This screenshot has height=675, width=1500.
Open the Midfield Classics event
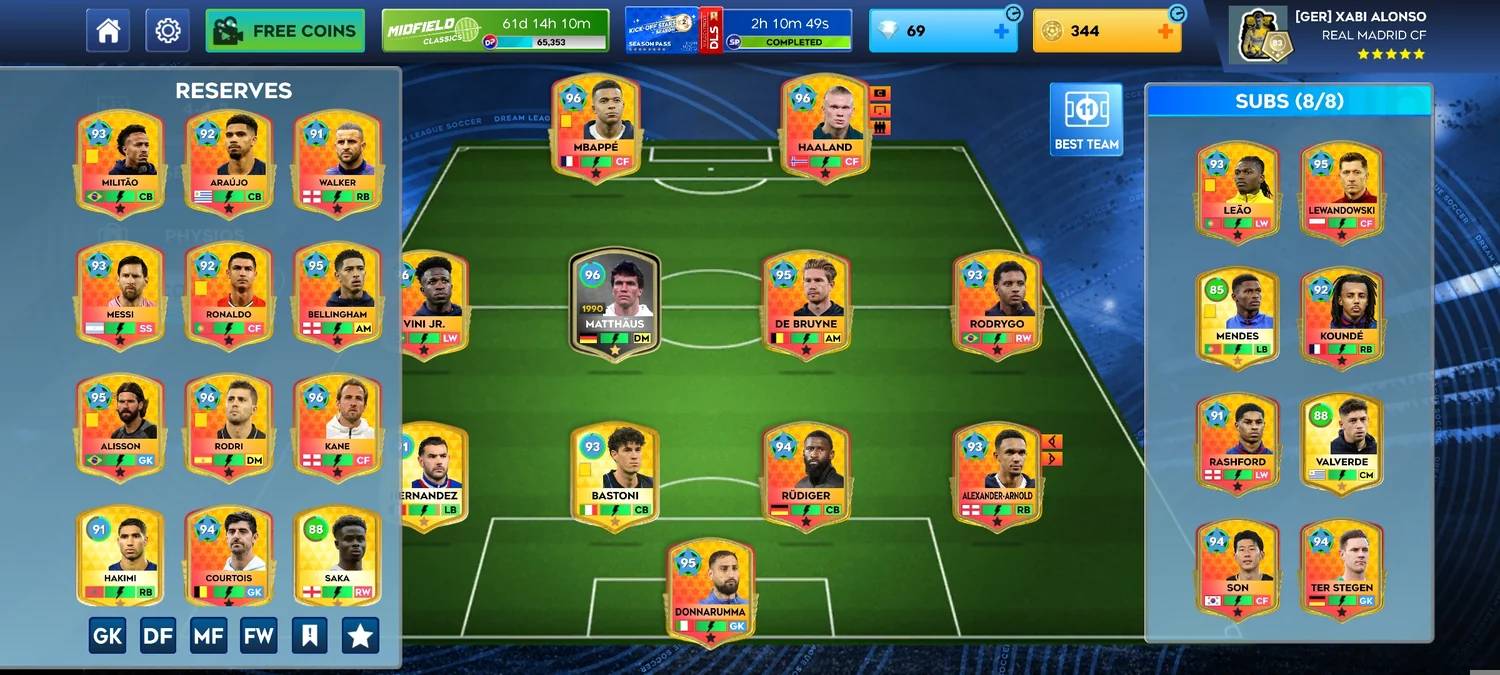[495, 31]
